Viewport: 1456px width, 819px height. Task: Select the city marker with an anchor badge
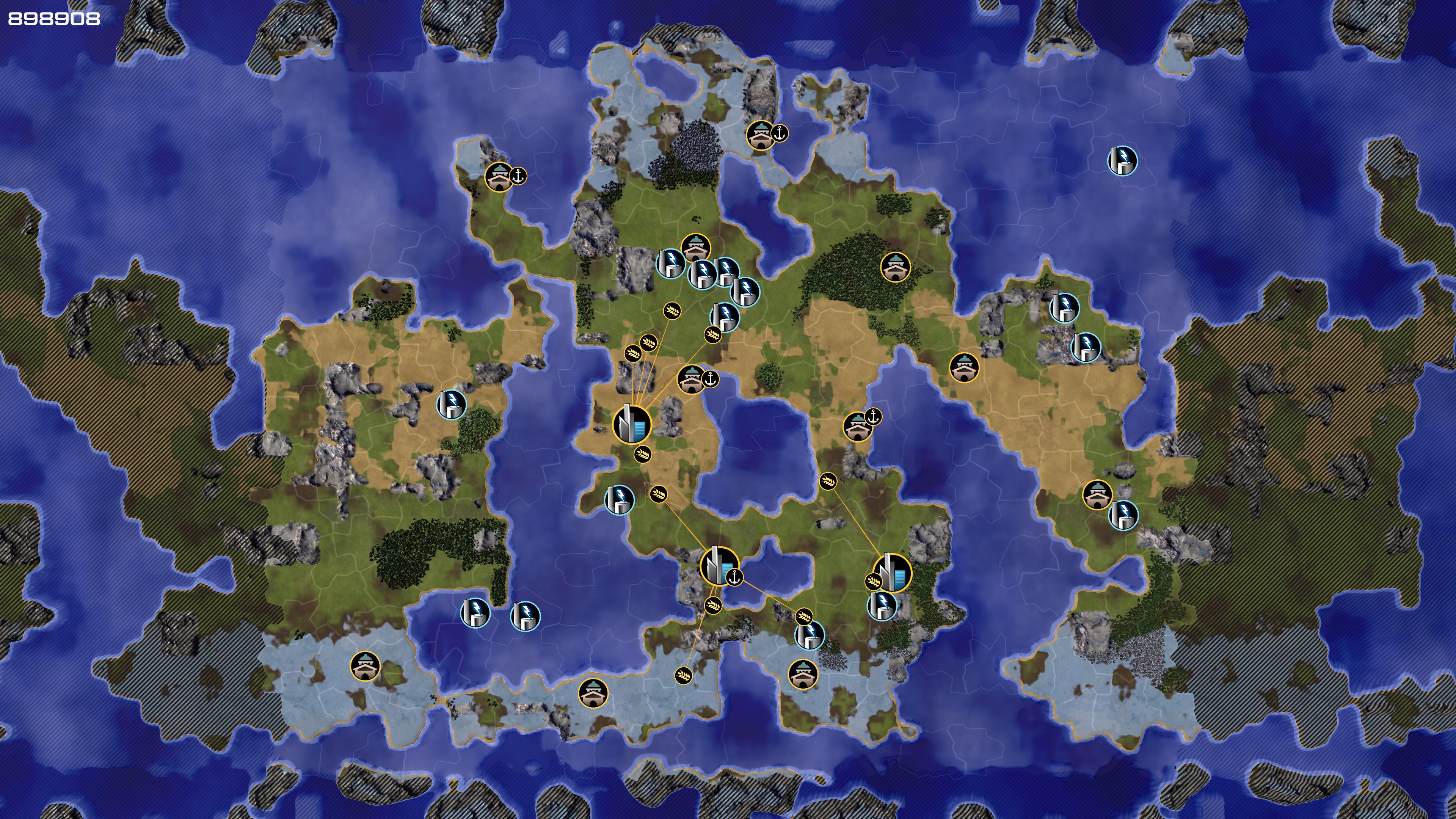coord(719,566)
